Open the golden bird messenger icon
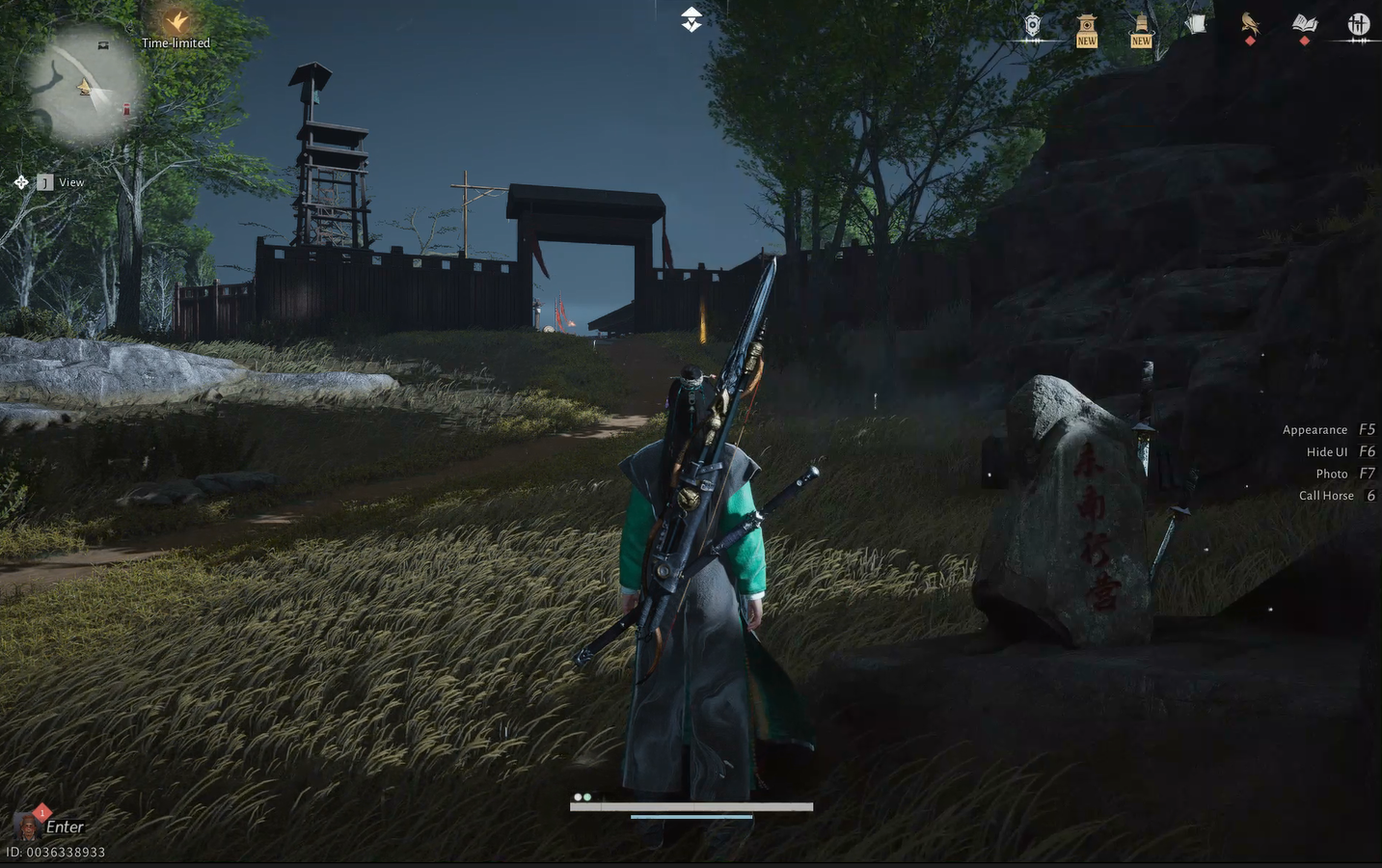Screen dimensions: 1382x868 click(1249, 24)
